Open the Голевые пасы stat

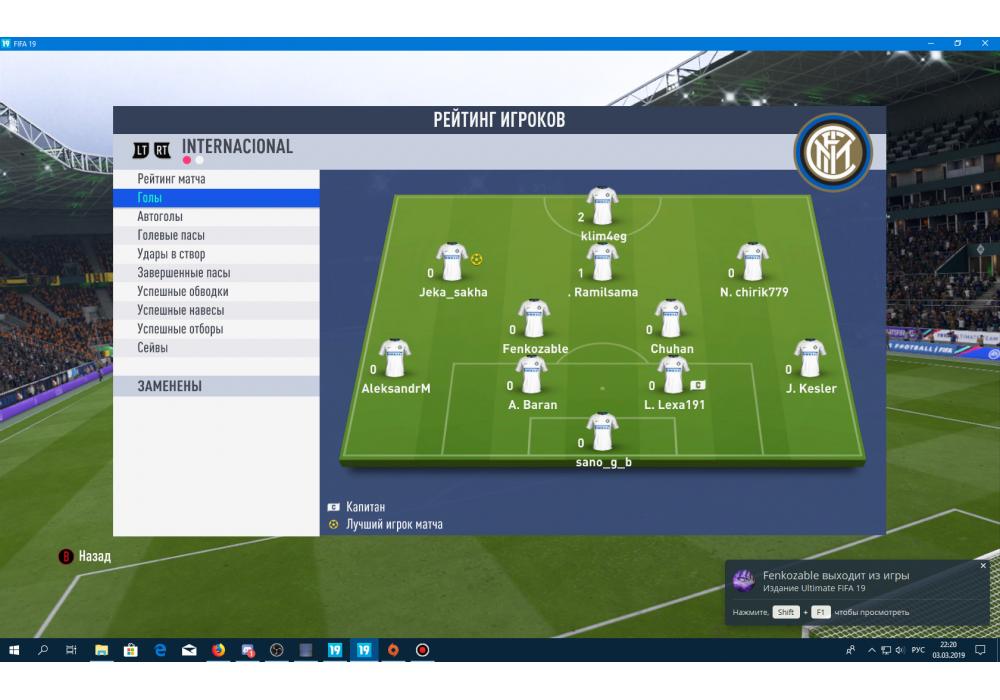tap(171, 235)
